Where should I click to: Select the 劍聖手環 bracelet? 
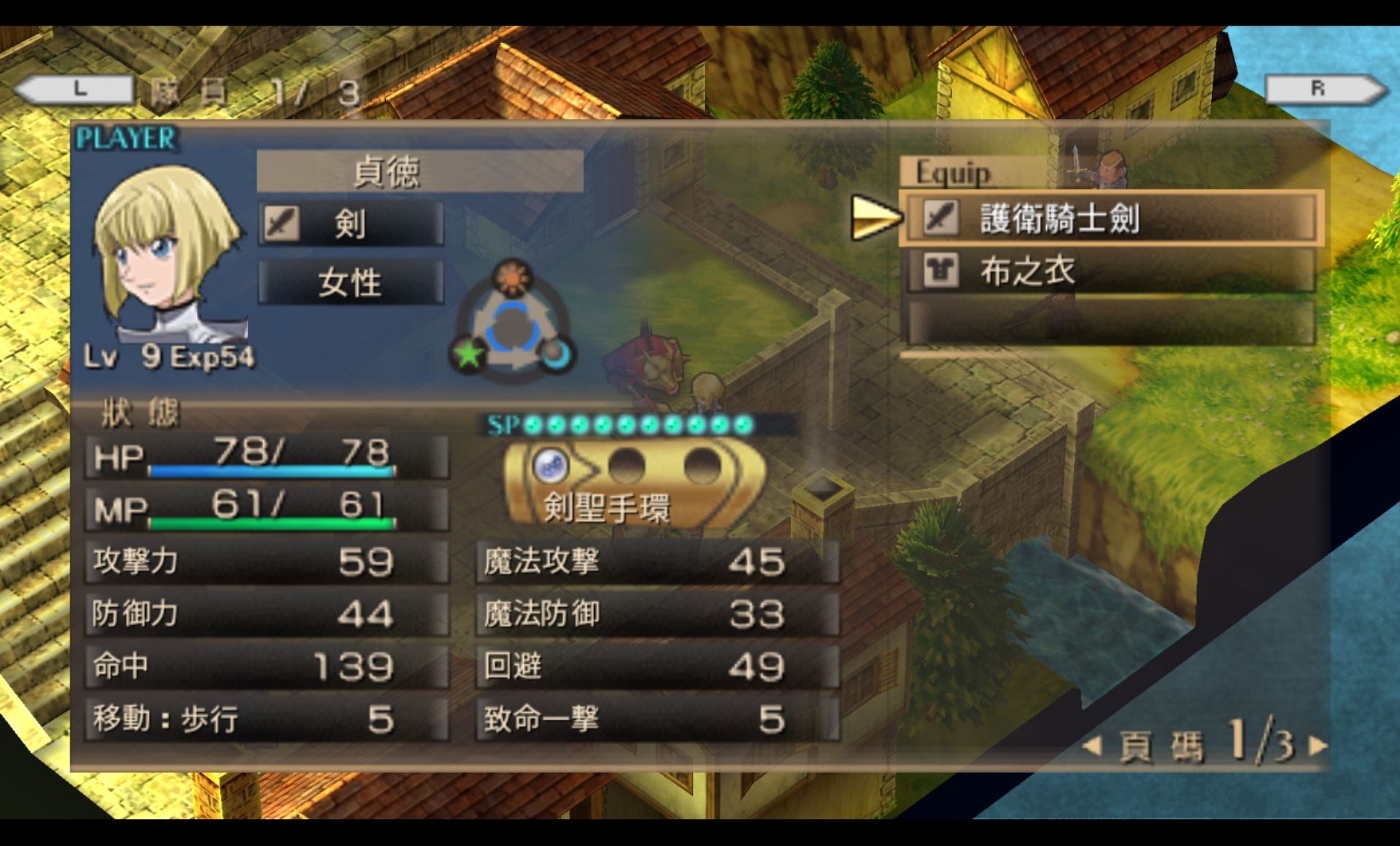(632, 483)
